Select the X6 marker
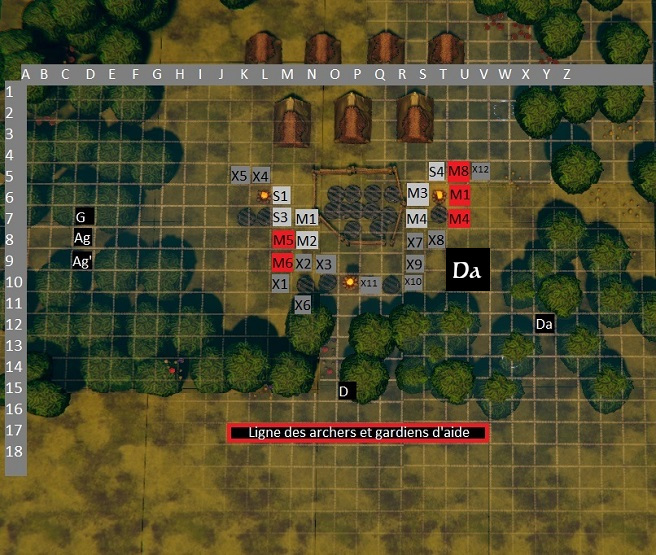Image resolution: width=656 pixels, height=555 pixels. [303, 304]
